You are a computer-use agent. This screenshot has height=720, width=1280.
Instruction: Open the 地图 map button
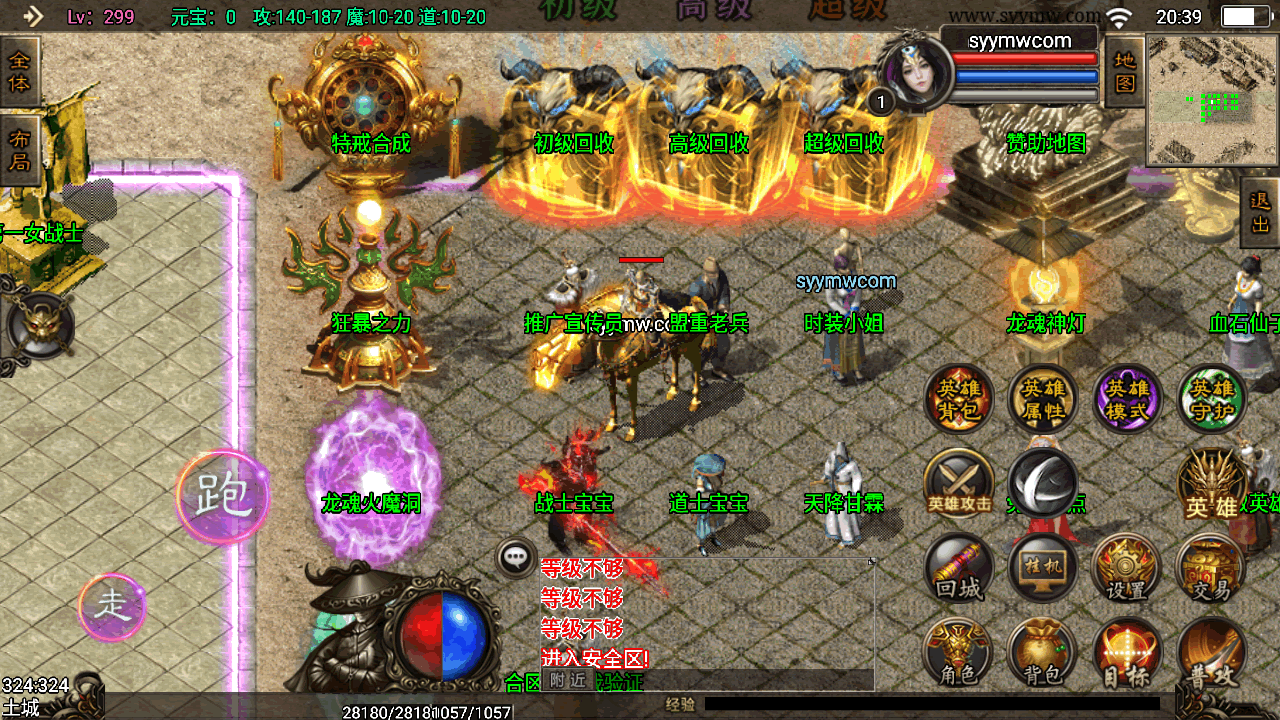click(1125, 72)
